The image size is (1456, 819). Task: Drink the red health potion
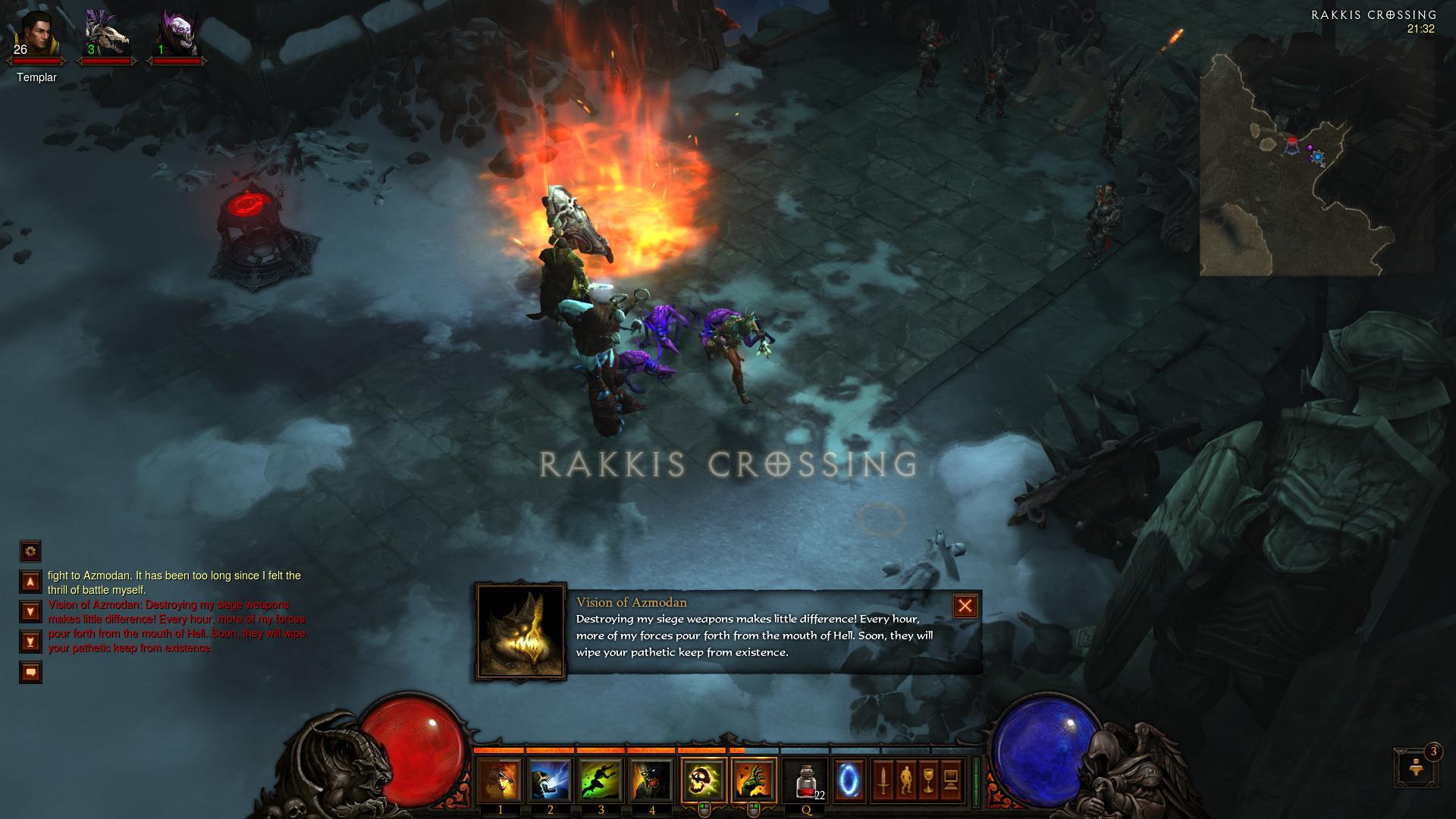point(806,780)
